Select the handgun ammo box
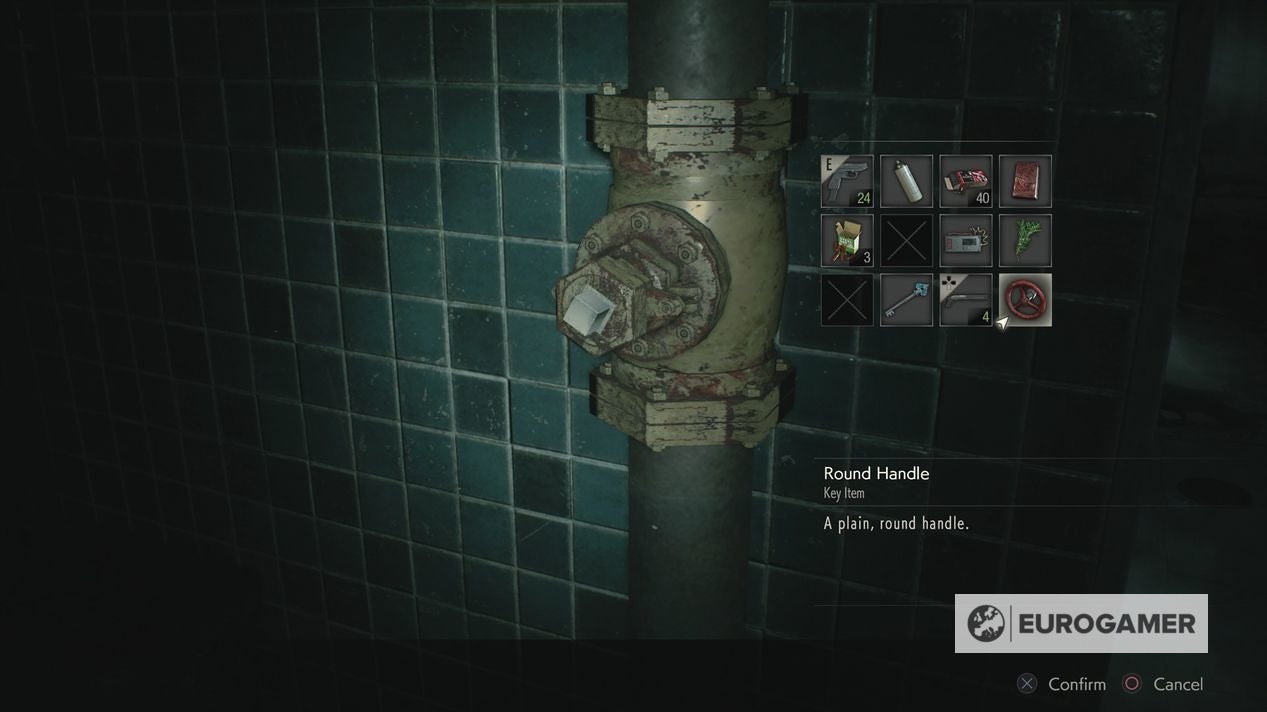The image size is (1267, 712). click(966, 181)
